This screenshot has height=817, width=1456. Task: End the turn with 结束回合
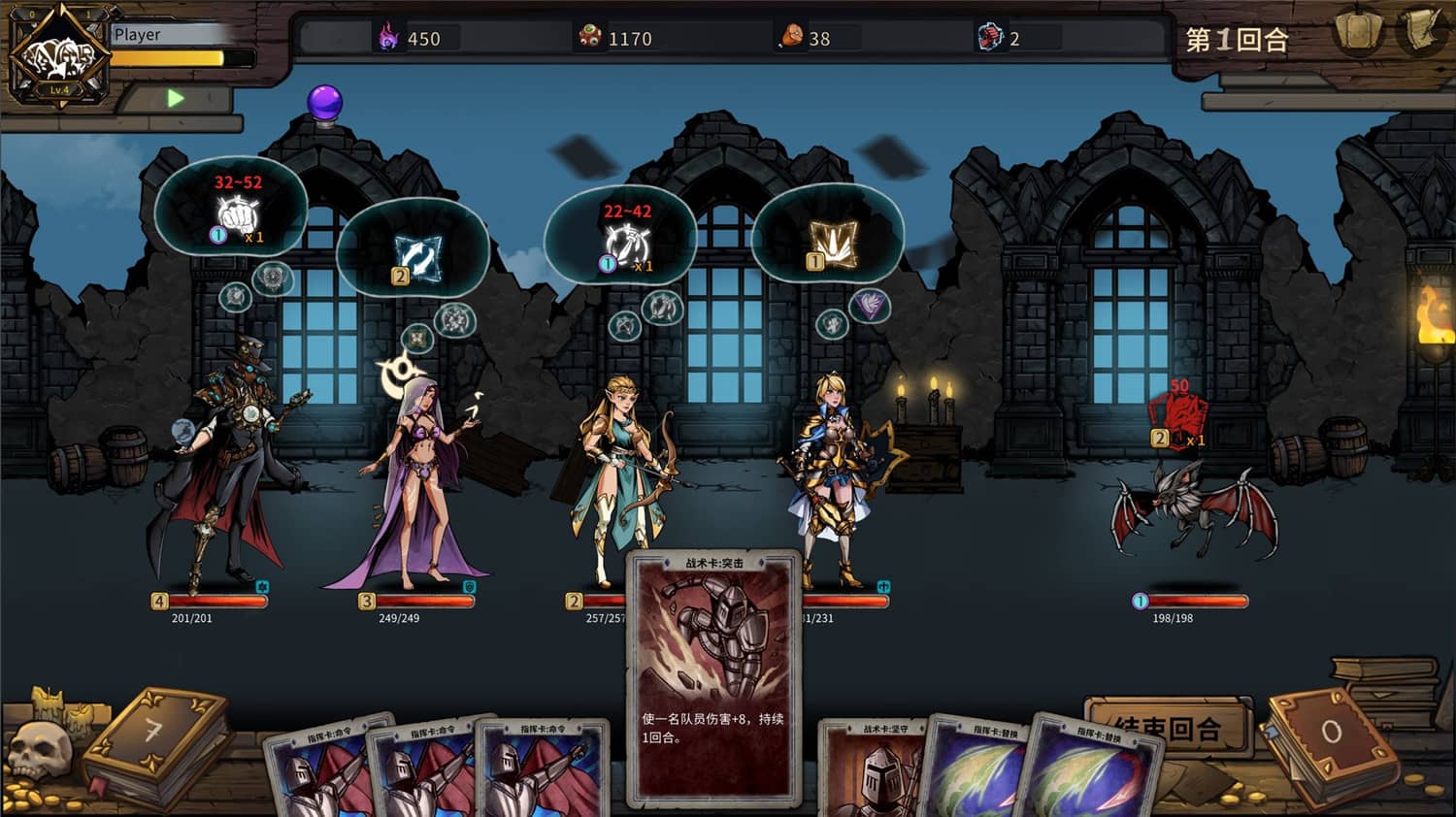(1167, 726)
